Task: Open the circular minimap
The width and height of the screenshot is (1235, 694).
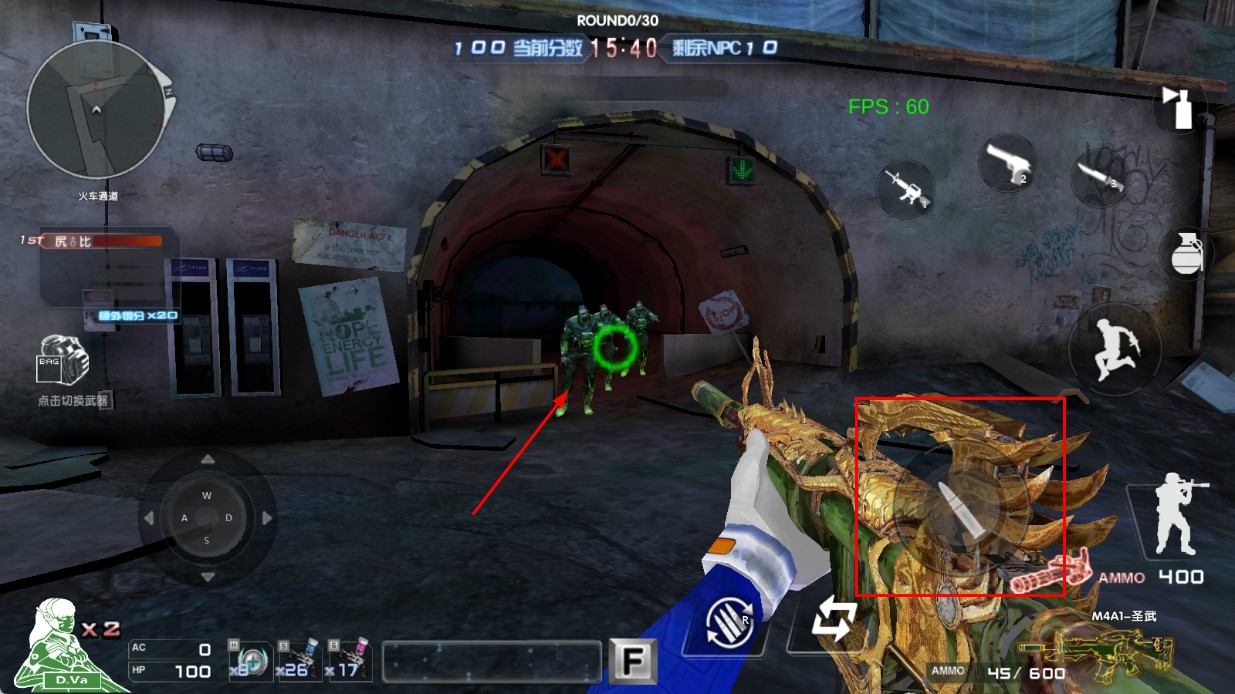Action: [x=99, y=109]
